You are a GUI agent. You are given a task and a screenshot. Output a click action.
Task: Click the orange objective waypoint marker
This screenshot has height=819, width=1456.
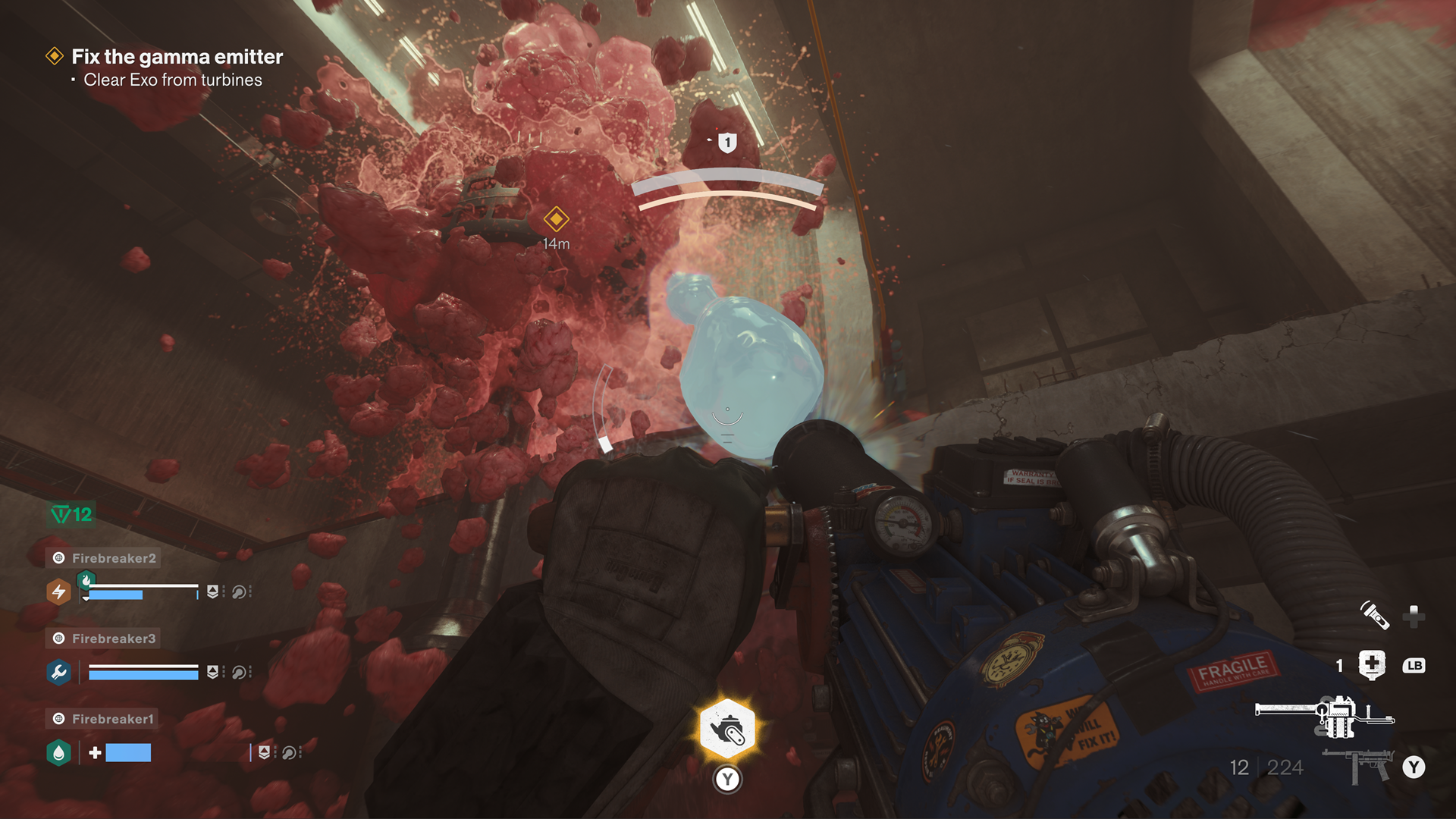[x=556, y=219]
